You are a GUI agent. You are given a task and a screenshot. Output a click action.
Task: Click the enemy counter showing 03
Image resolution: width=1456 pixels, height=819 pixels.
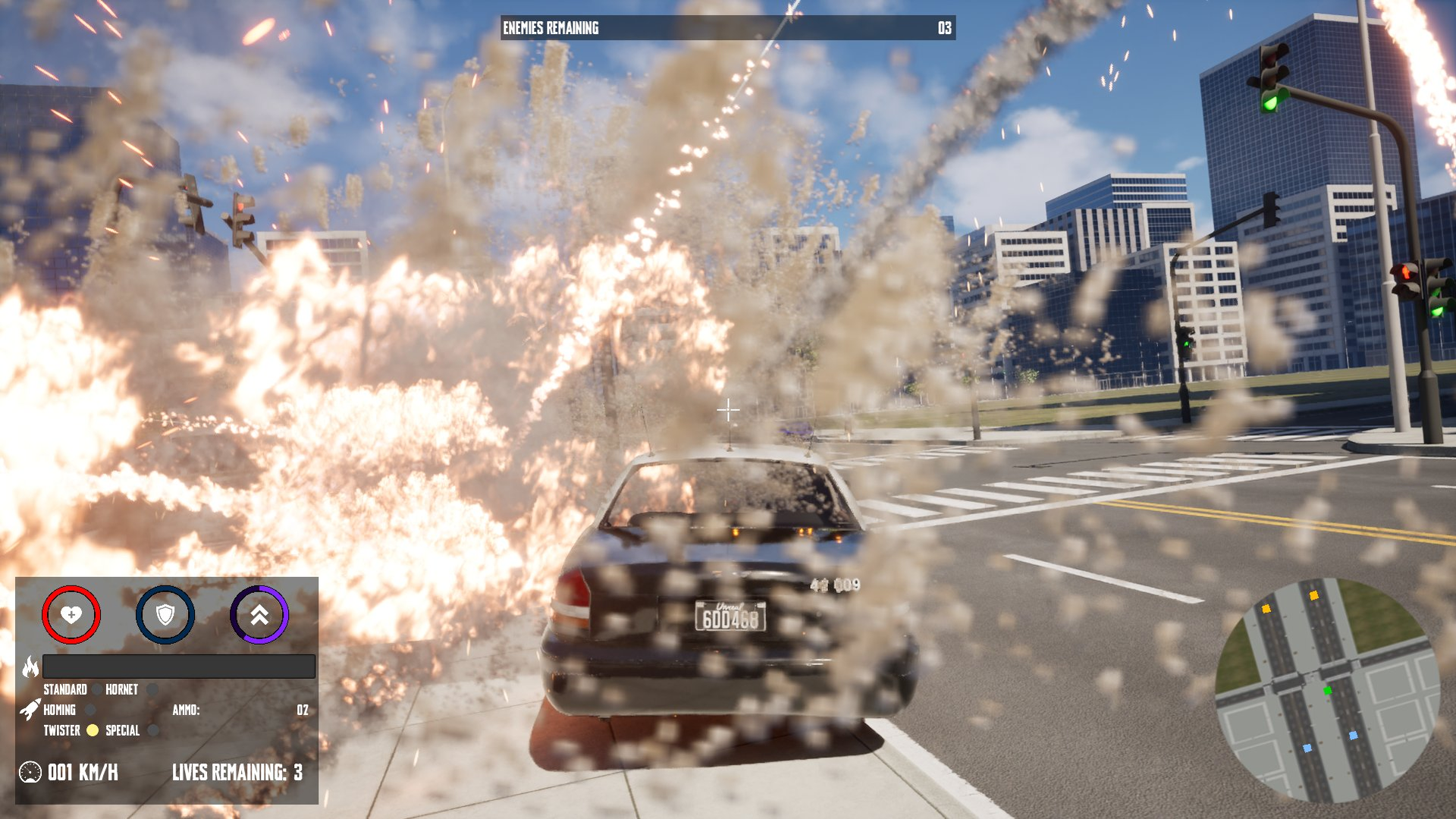tap(944, 28)
